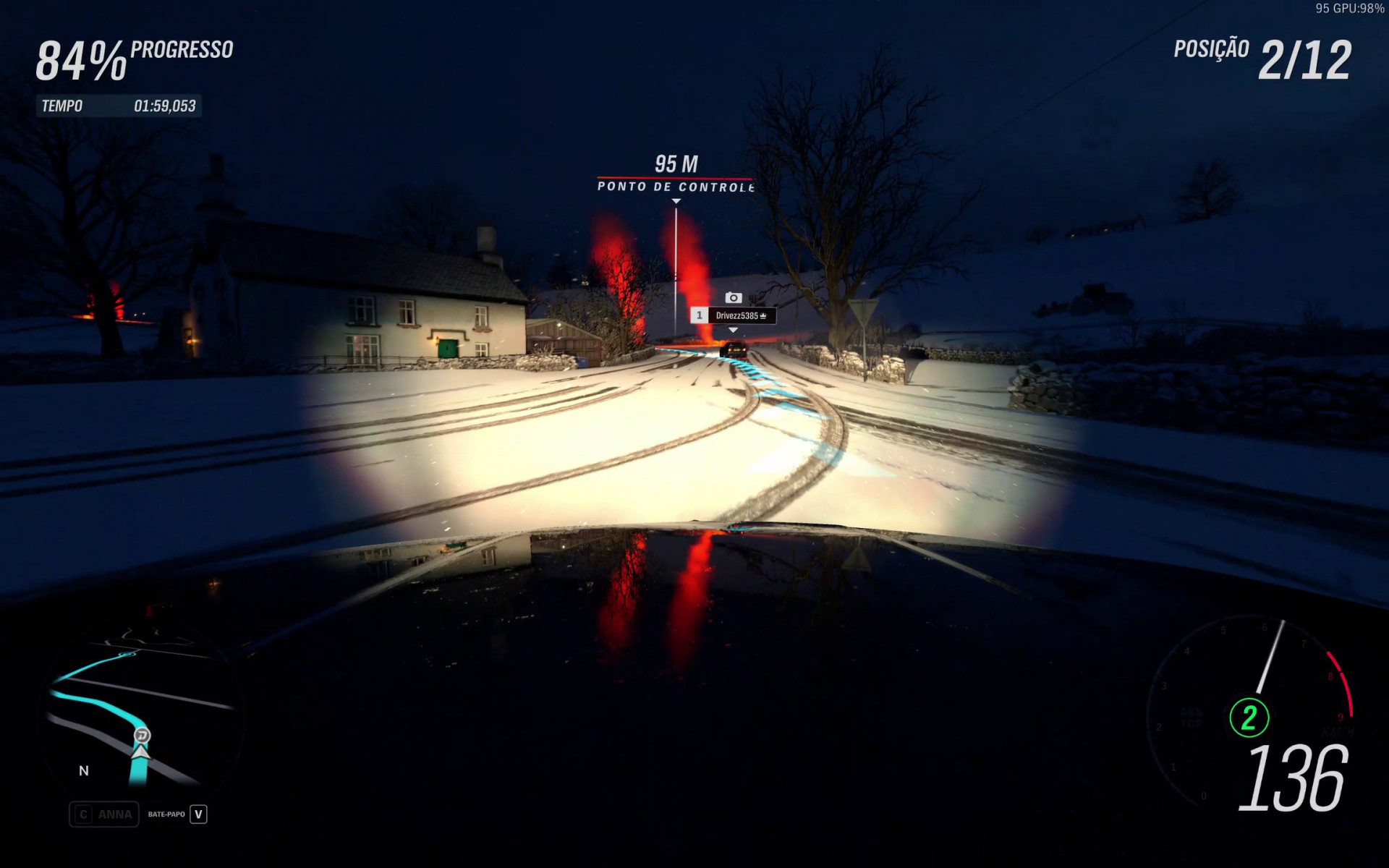Click the checkpoint flag pole marker ahead

click(x=676, y=260)
